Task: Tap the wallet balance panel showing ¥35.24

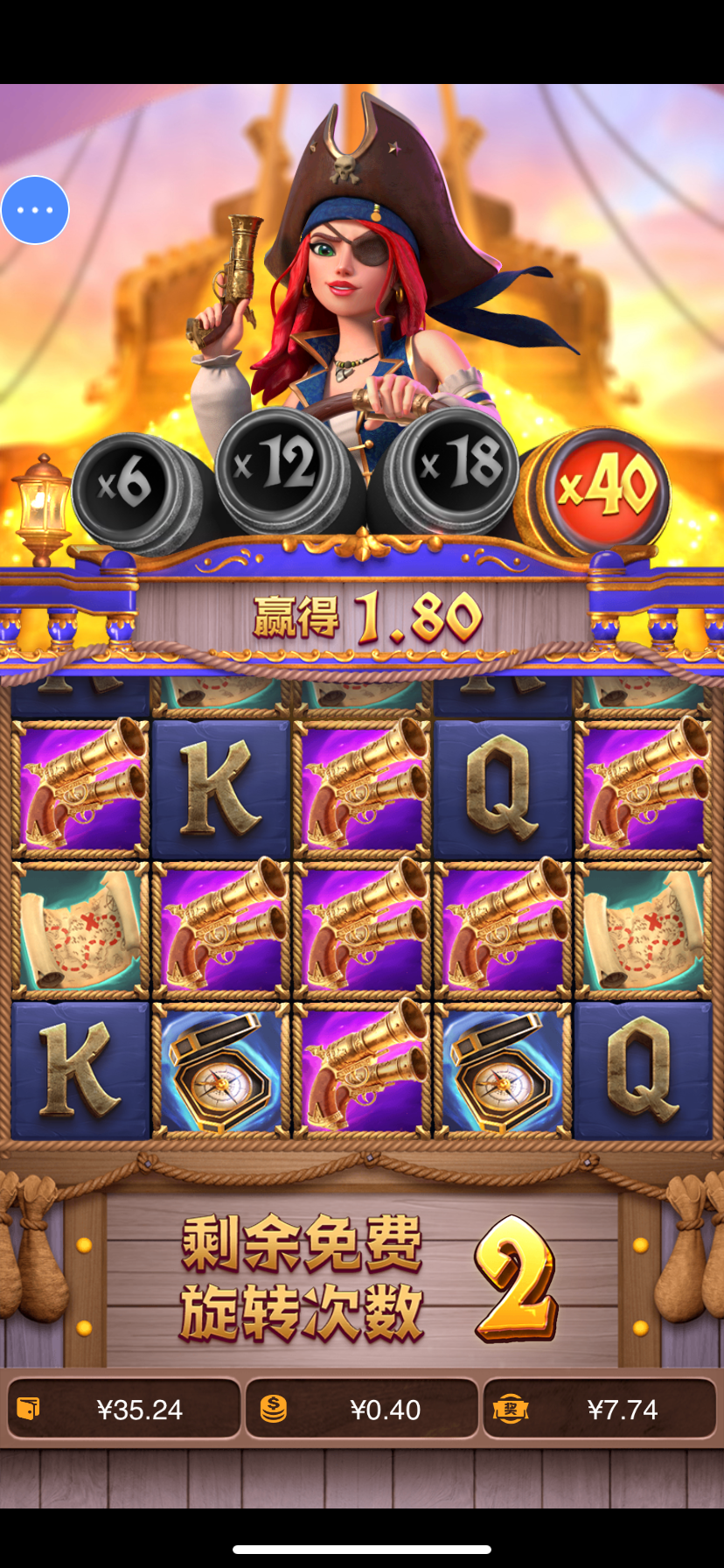Action: pos(123,1409)
